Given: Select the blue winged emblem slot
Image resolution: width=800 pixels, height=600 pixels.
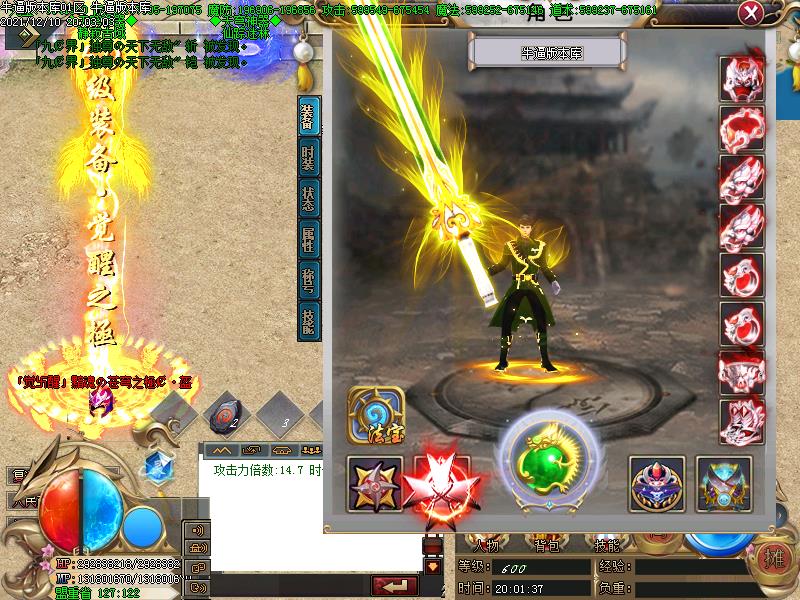Looking at the screenshot, I should (x=723, y=484).
